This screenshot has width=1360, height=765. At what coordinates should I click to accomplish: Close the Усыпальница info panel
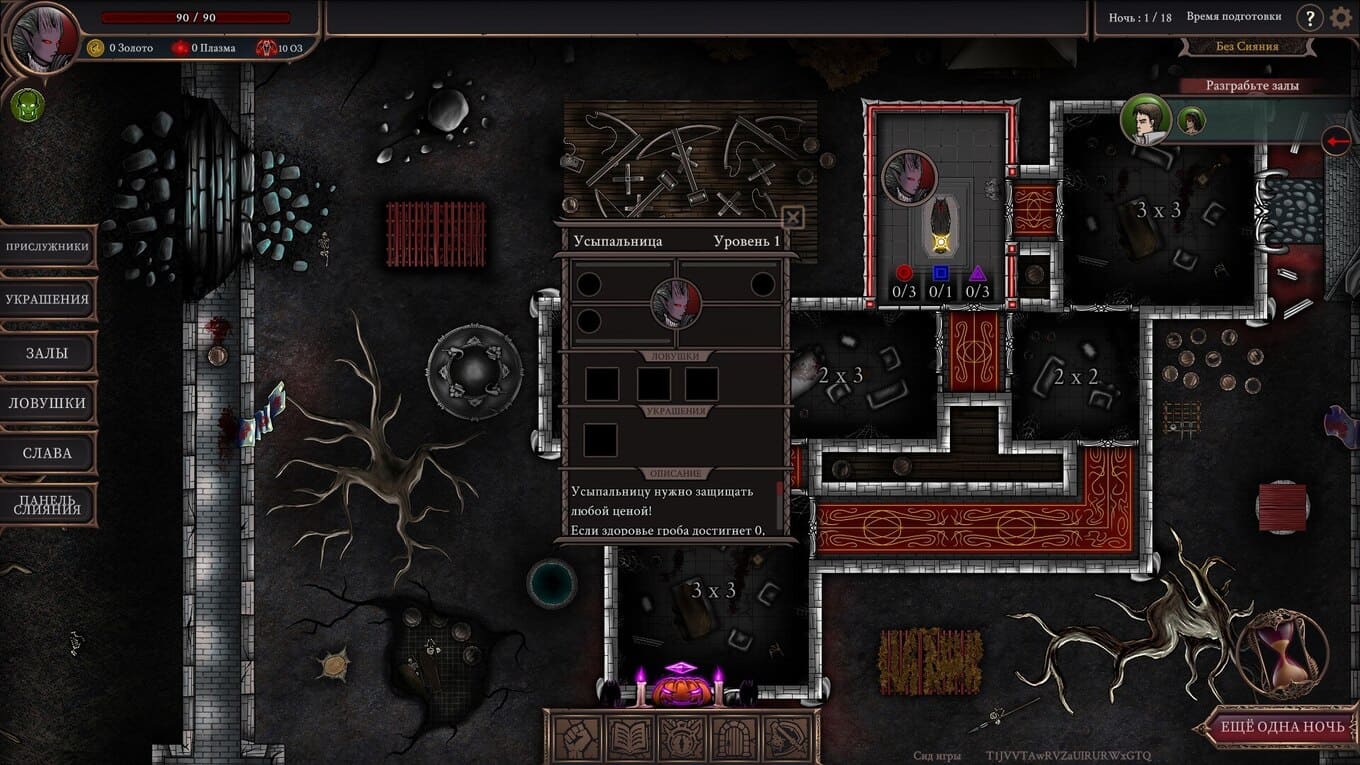(x=792, y=216)
